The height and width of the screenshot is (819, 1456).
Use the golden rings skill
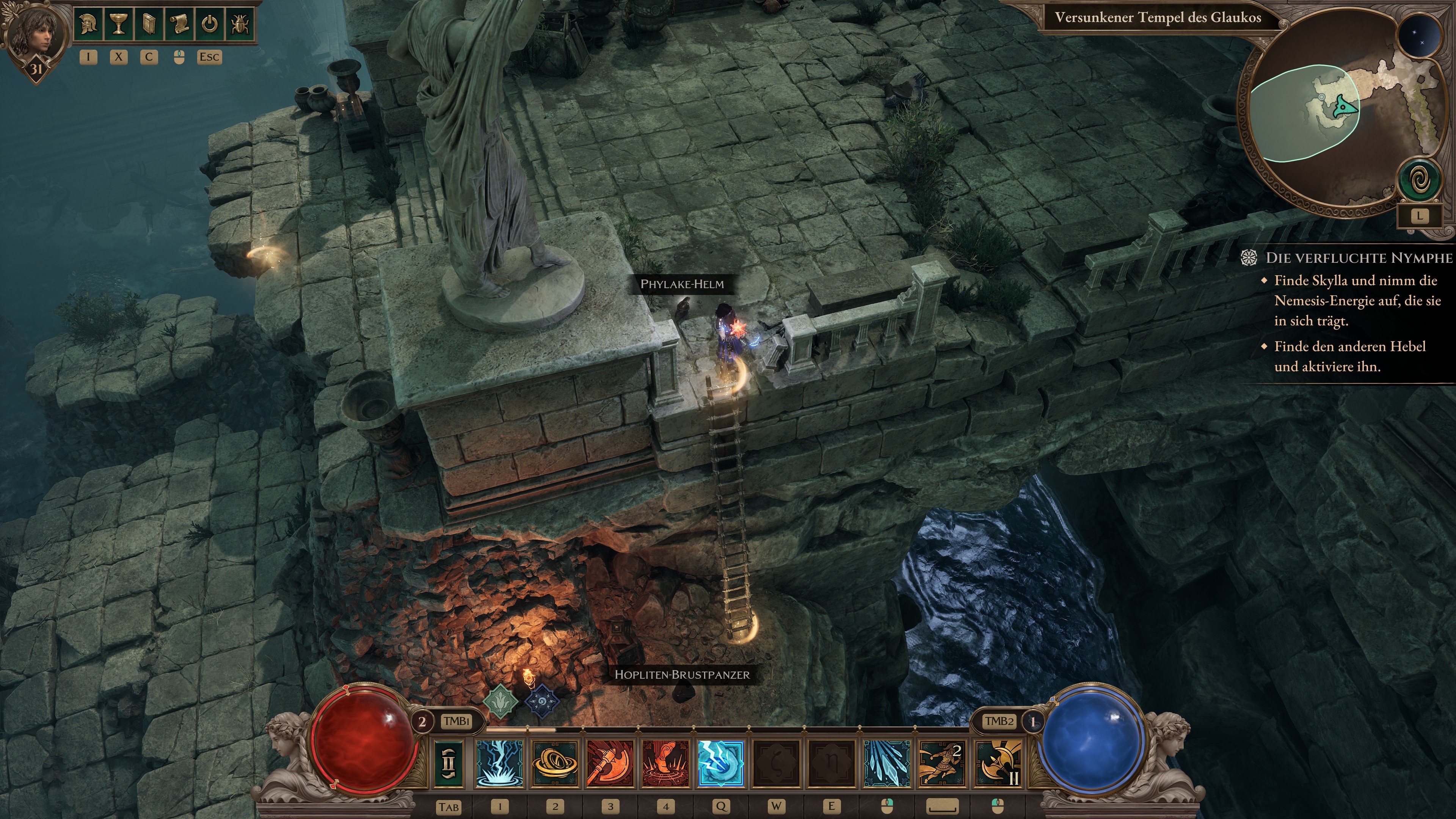[555, 763]
